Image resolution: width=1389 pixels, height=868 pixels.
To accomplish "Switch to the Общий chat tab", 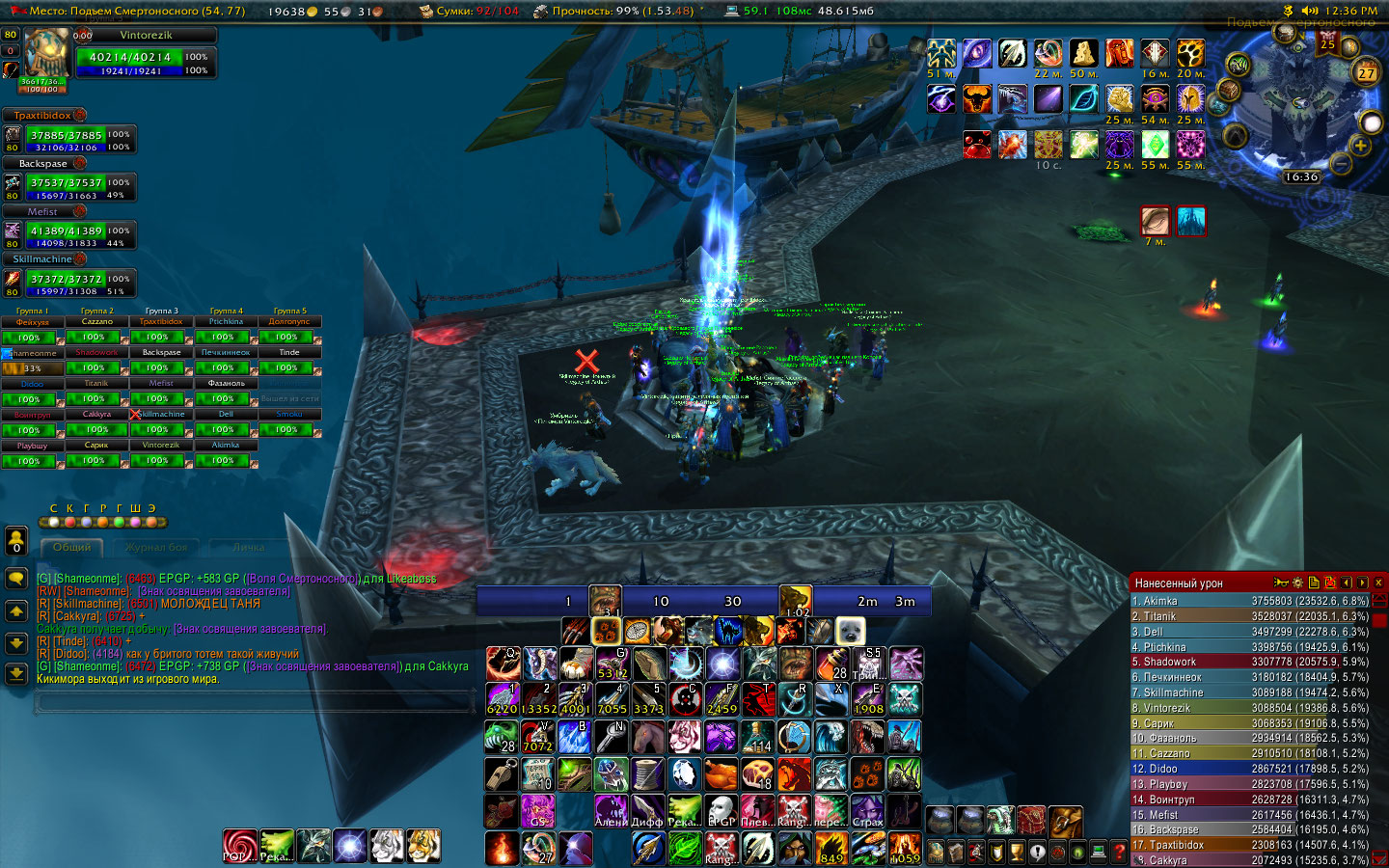I will 72,547.
